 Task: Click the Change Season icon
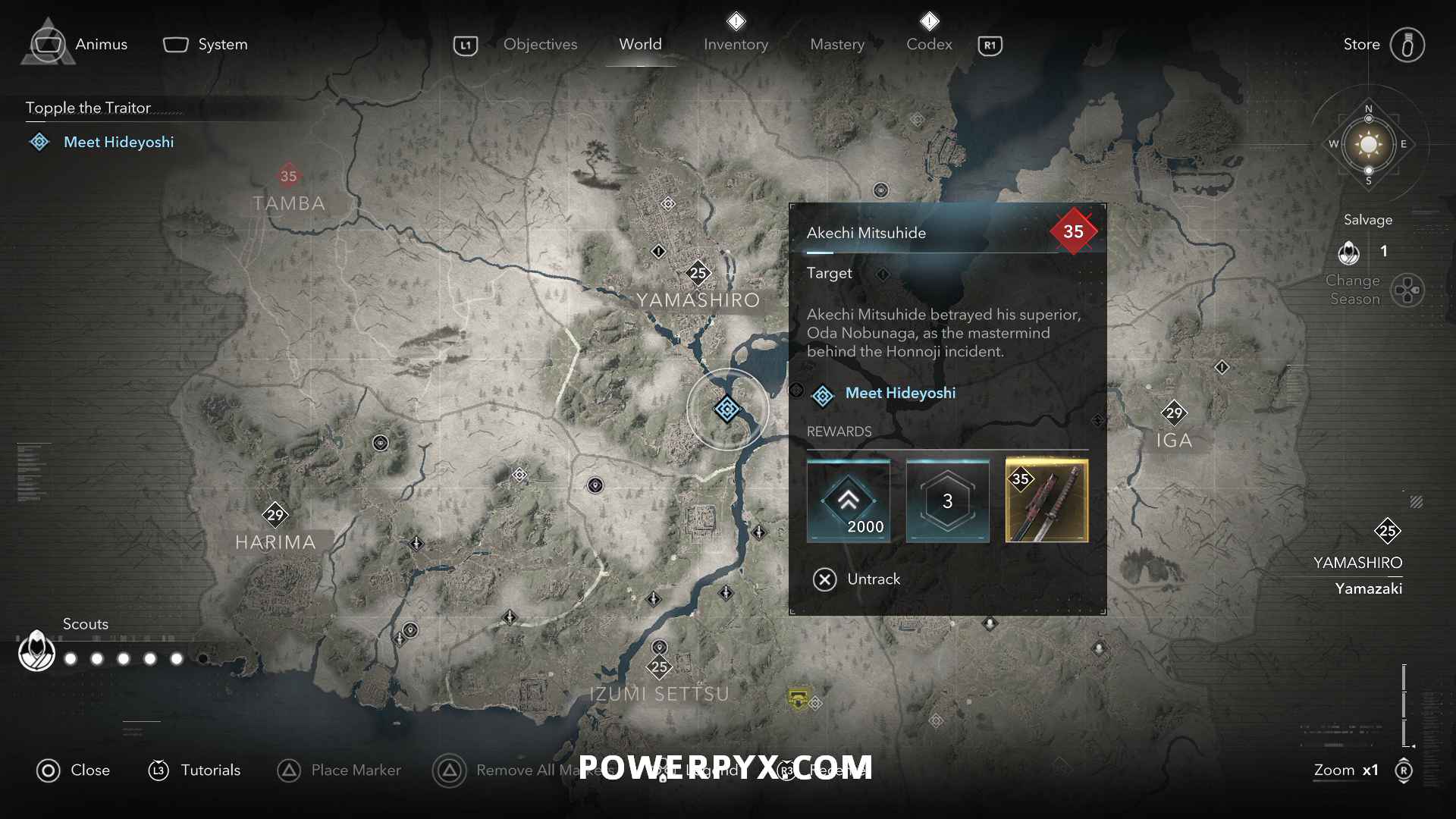pos(1409,290)
